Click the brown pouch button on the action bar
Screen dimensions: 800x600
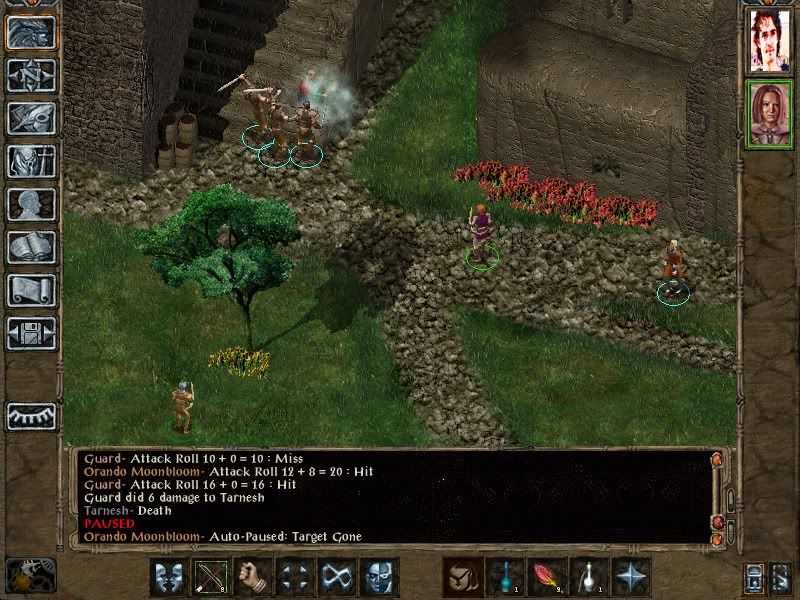(463, 577)
